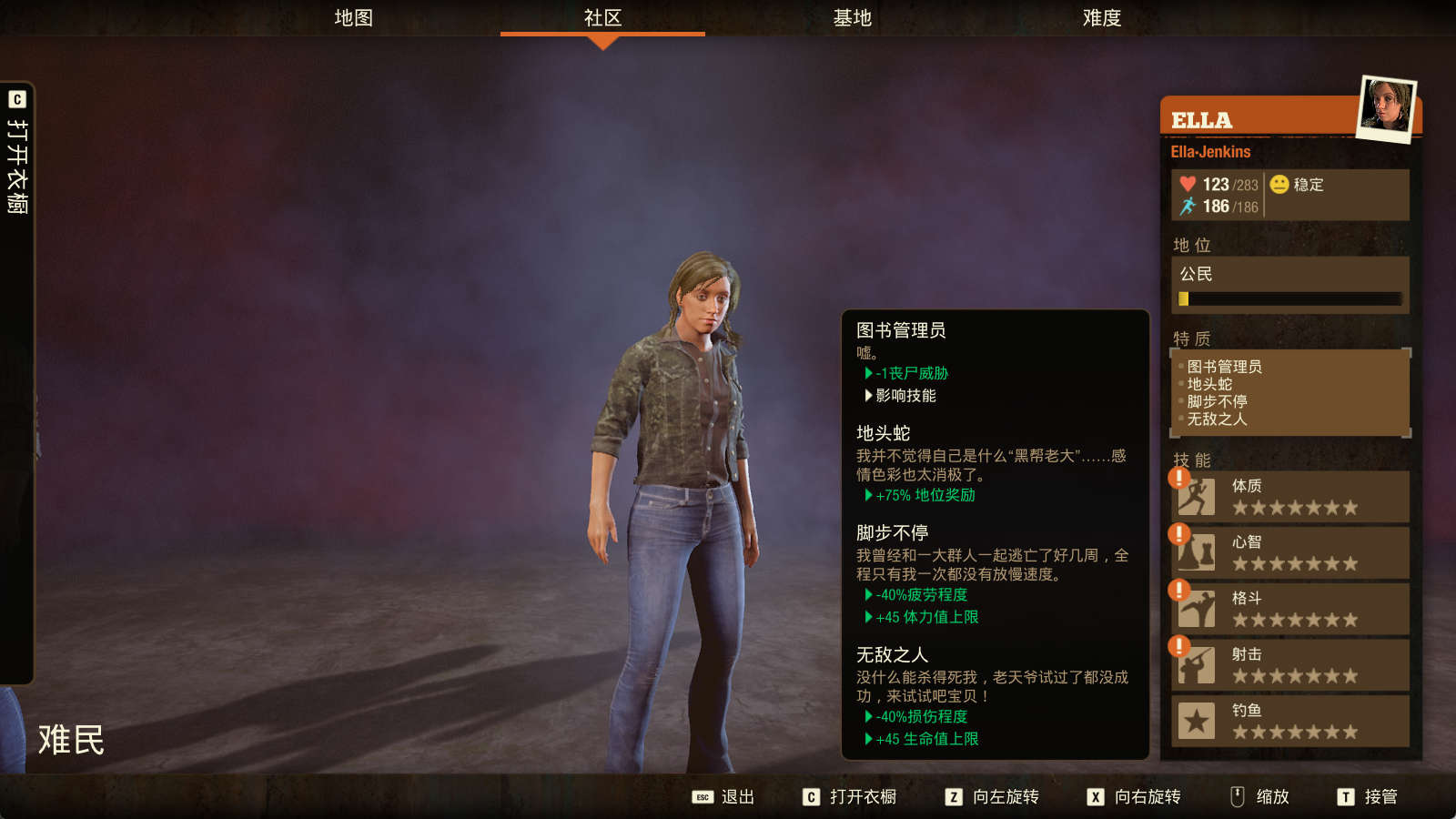
Task: Rotate character with 向左旋转
Action: (x=992, y=797)
